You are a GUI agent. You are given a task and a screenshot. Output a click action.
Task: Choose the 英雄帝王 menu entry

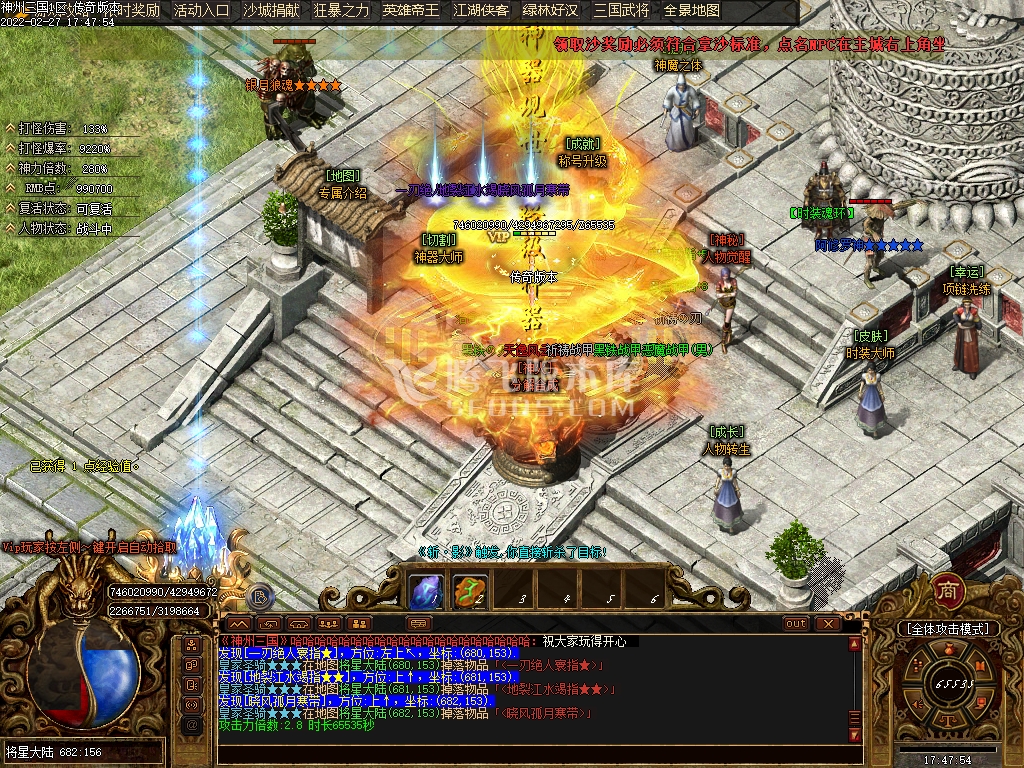click(x=411, y=11)
